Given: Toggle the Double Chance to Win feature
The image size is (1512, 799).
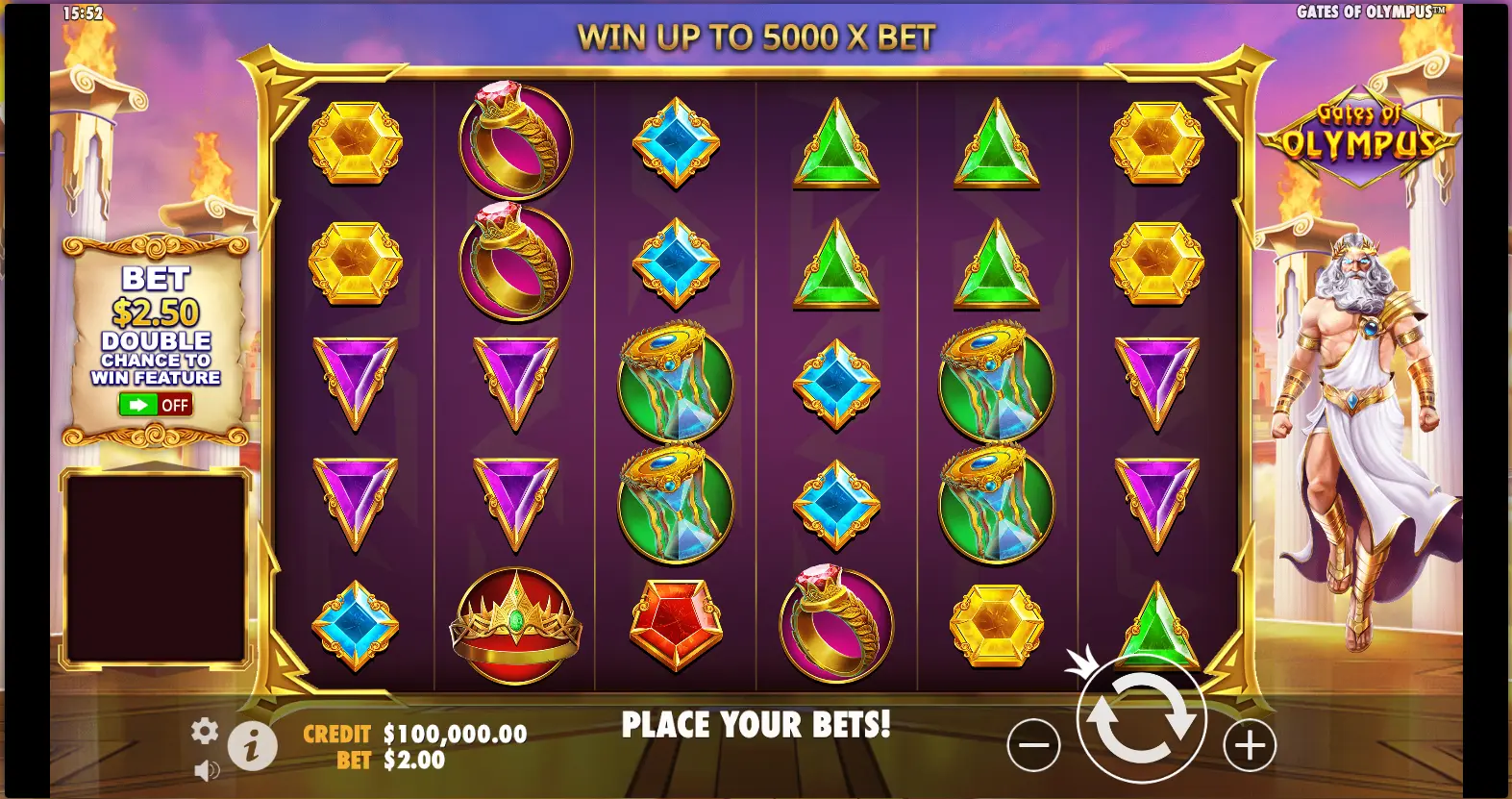Looking at the screenshot, I should coord(156,405).
